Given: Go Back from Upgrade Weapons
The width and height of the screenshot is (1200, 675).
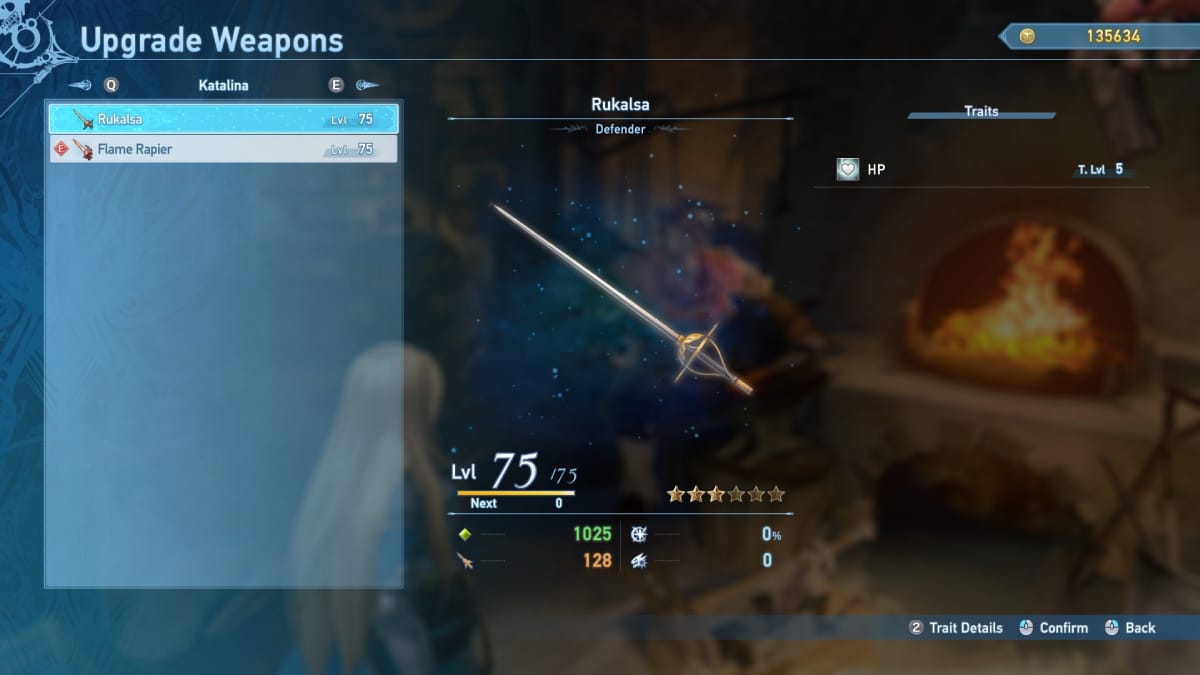Looking at the screenshot, I should click(x=1130, y=628).
